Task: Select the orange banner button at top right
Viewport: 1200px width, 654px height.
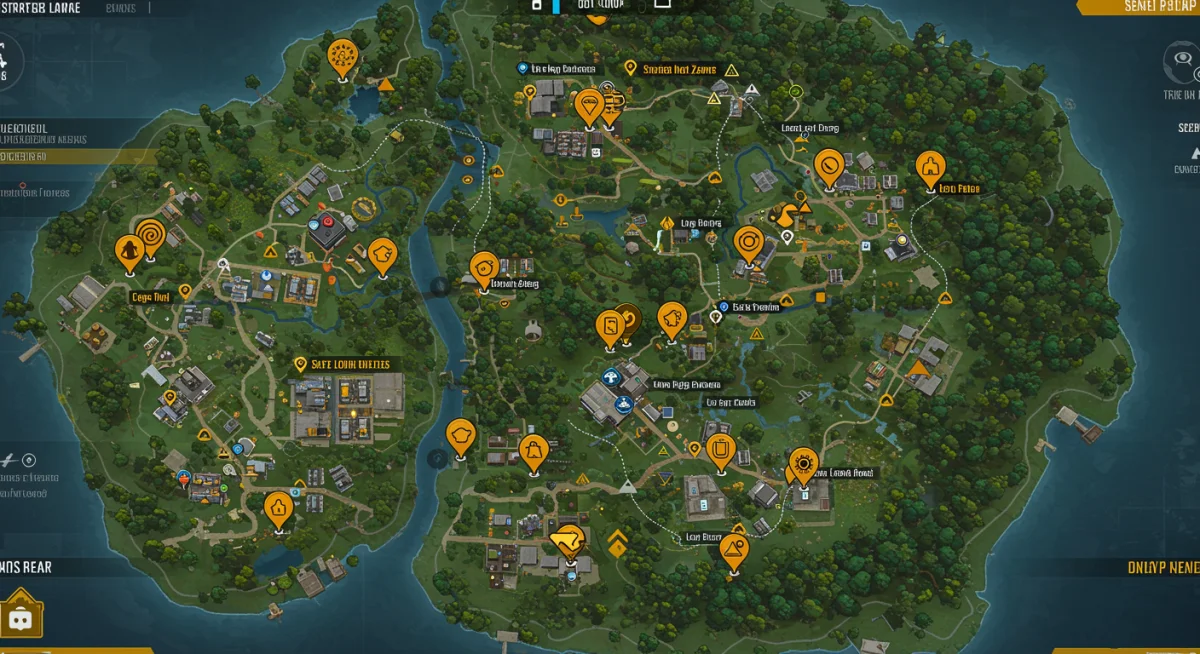Action: (x=1138, y=7)
